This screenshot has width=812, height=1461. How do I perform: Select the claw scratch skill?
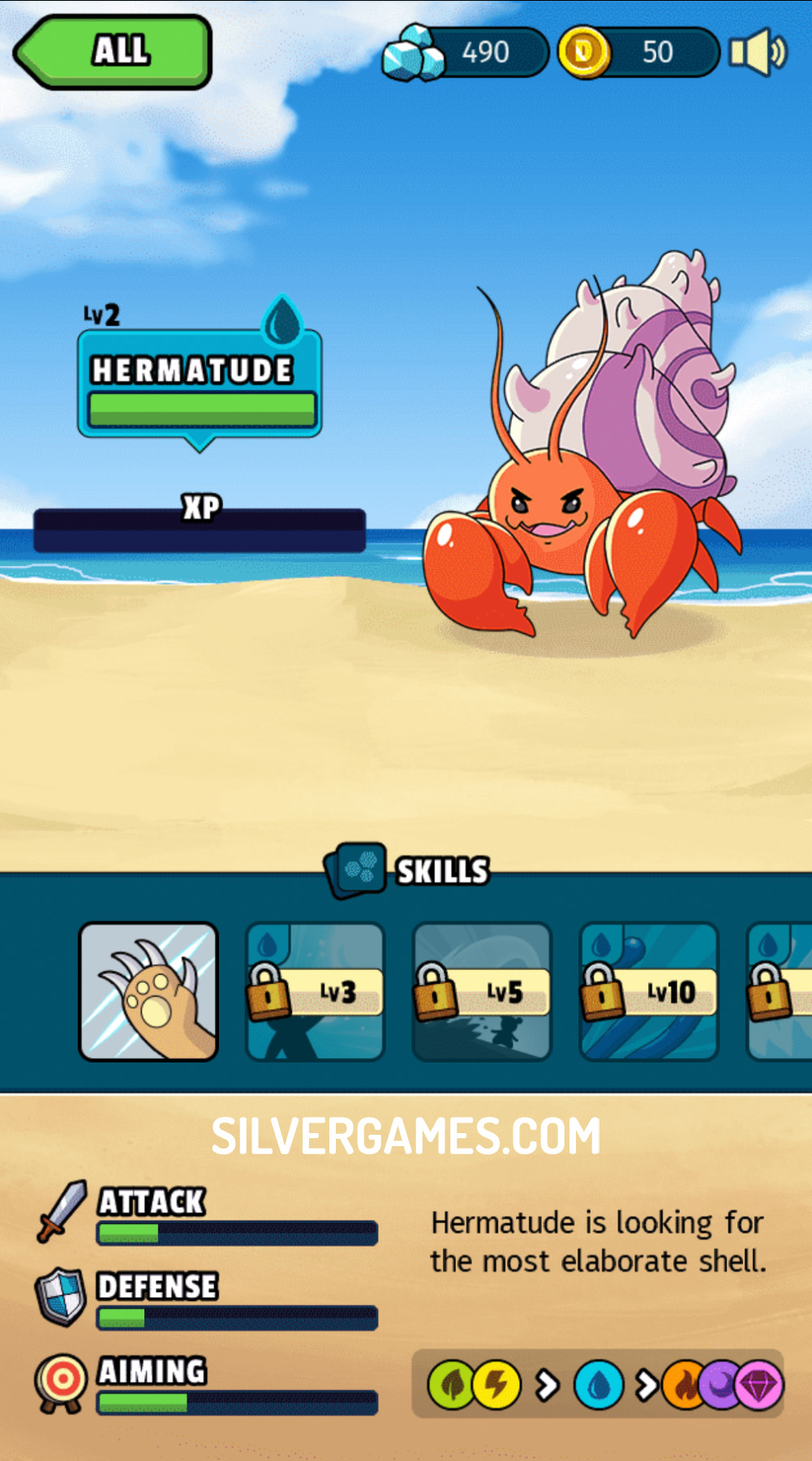(148, 991)
